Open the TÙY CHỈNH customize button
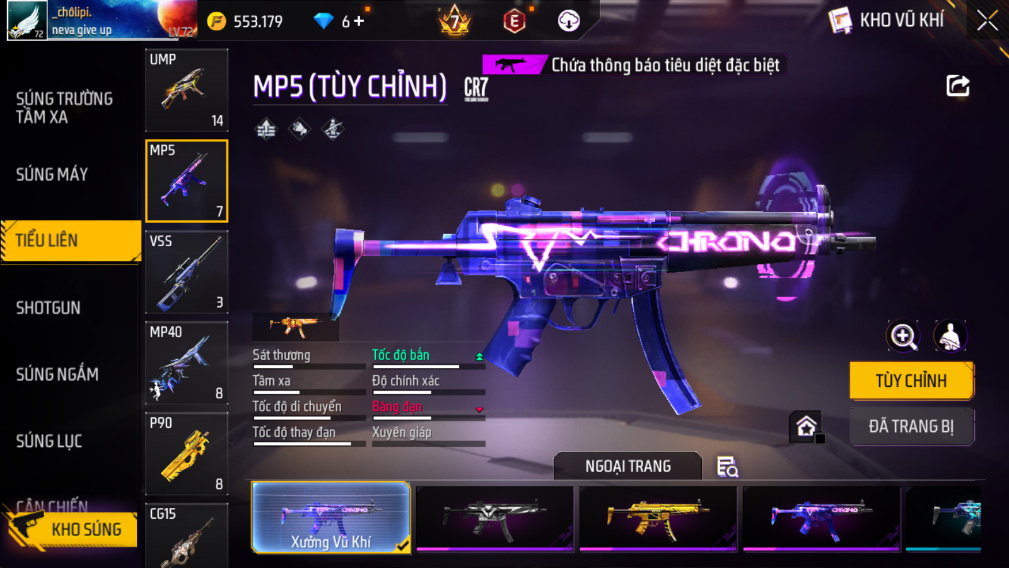The width and height of the screenshot is (1009, 568). click(910, 381)
